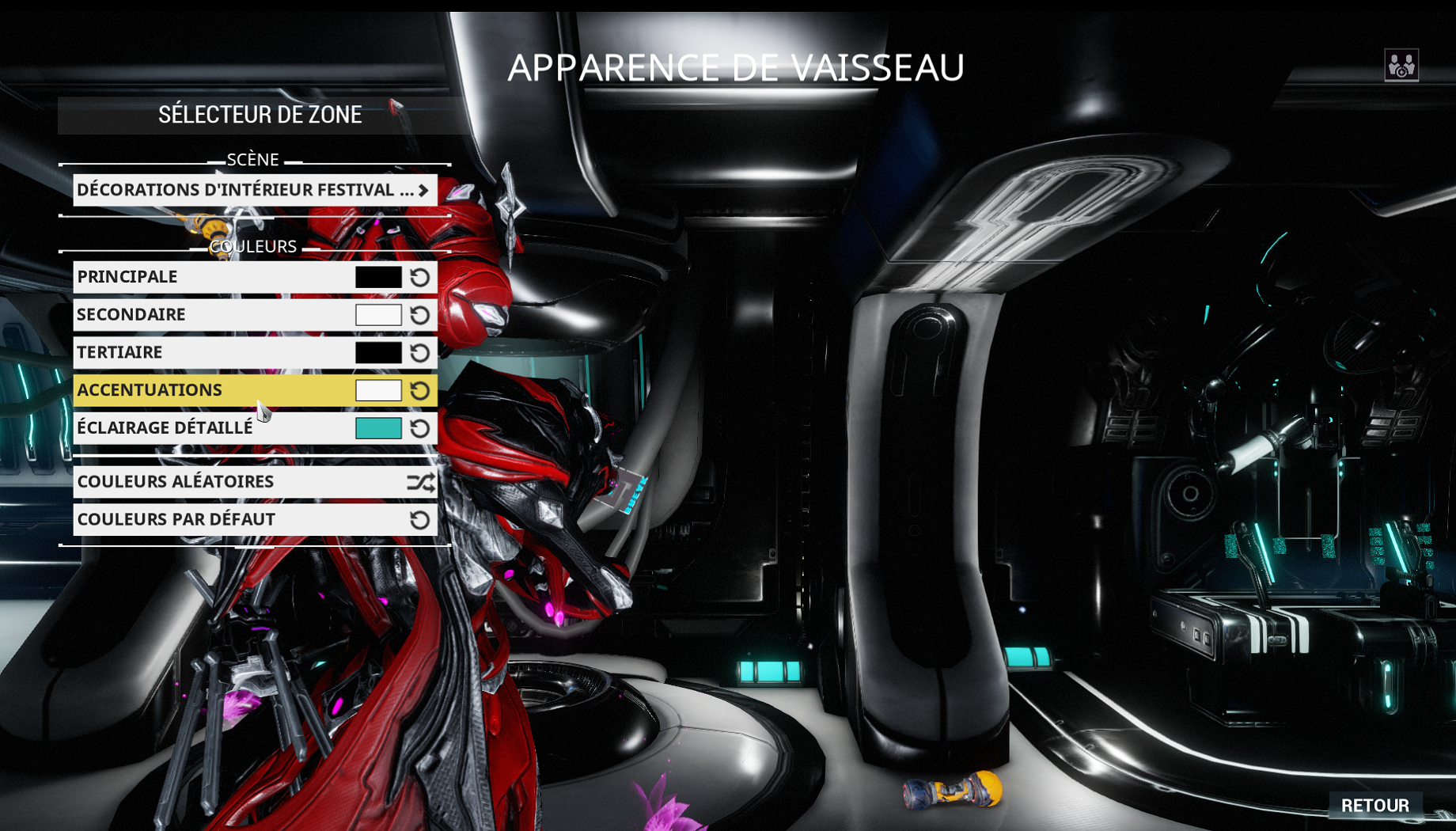Image resolution: width=1456 pixels, height=831 pixels.
Task: Click the reset icon beside Couleurs Par Défaut
Action: 422,519
